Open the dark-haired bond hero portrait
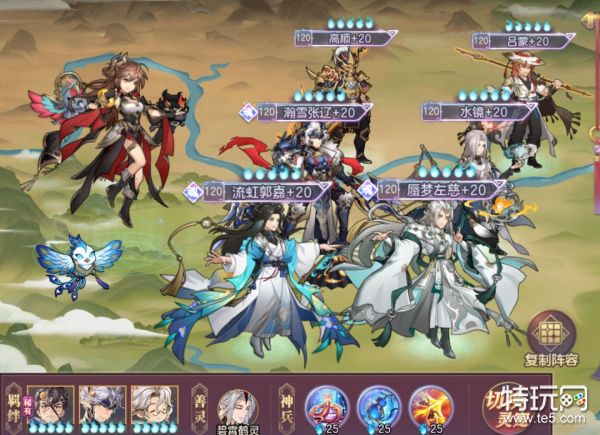Screen dimensions: 600x435 [x=49, y=405]
